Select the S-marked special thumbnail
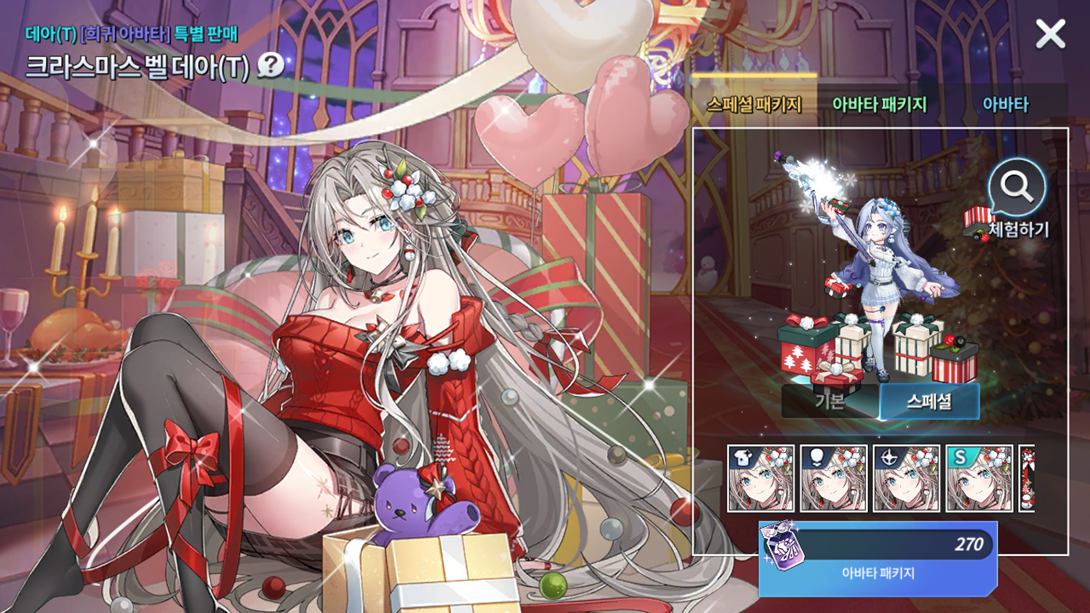The height and width of the screenshot is (613, 1090). (x=979, y=479)
